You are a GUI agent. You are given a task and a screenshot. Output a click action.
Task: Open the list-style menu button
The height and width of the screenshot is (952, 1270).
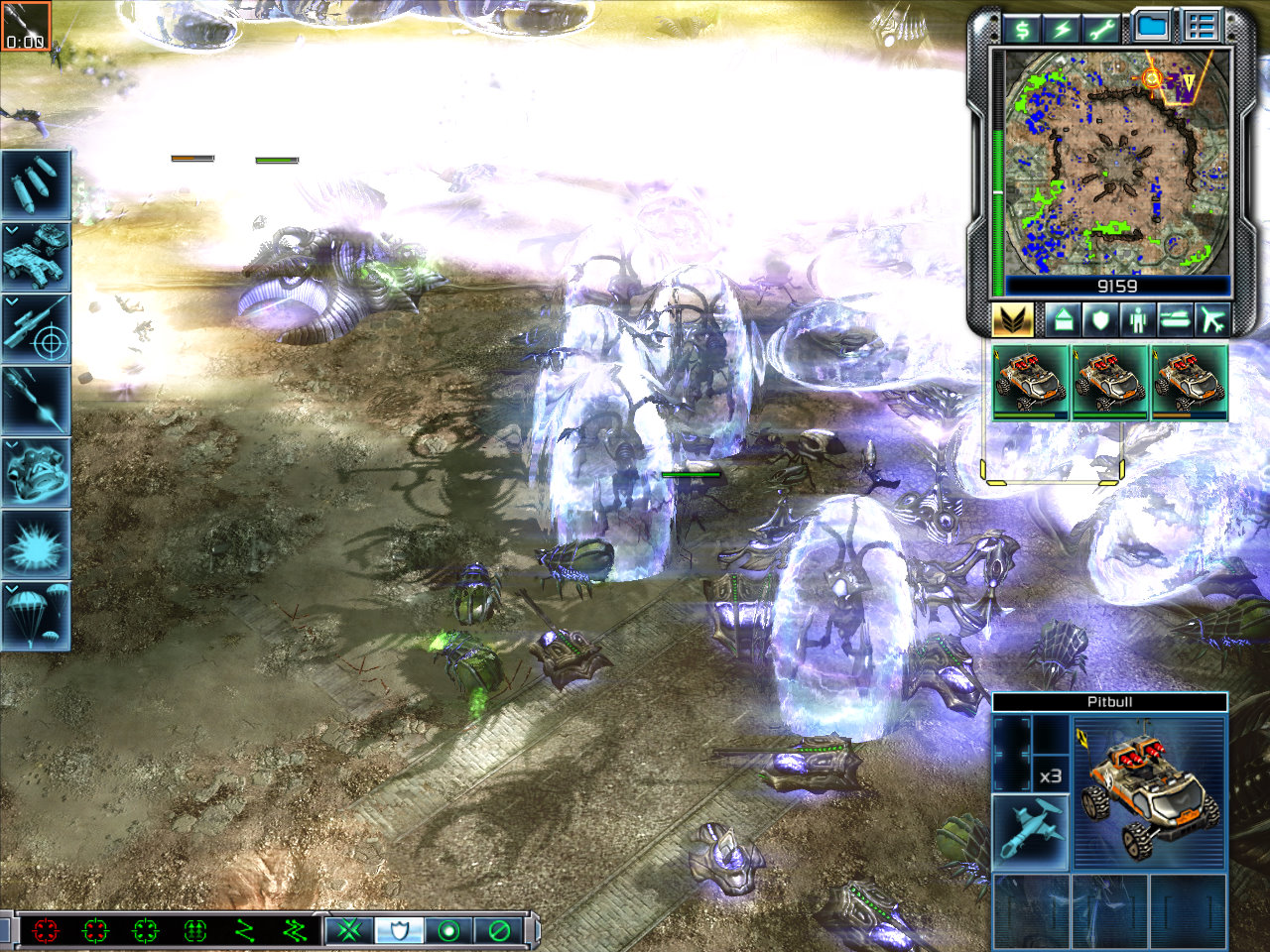point(1201,28)
